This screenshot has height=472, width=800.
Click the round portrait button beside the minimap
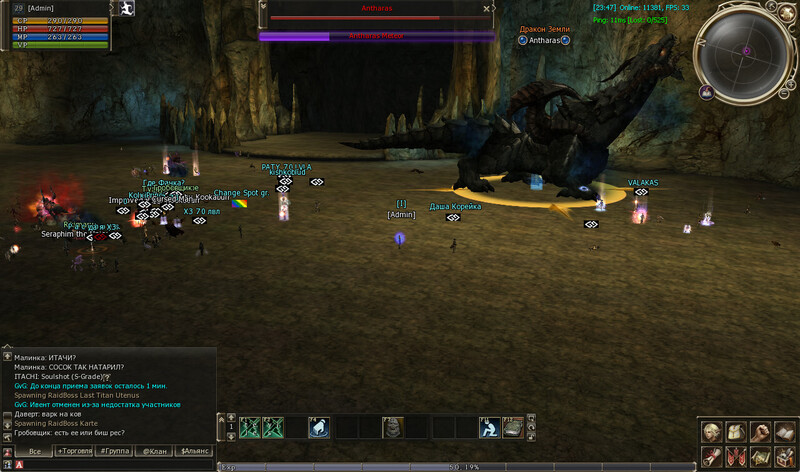point(706,92)
